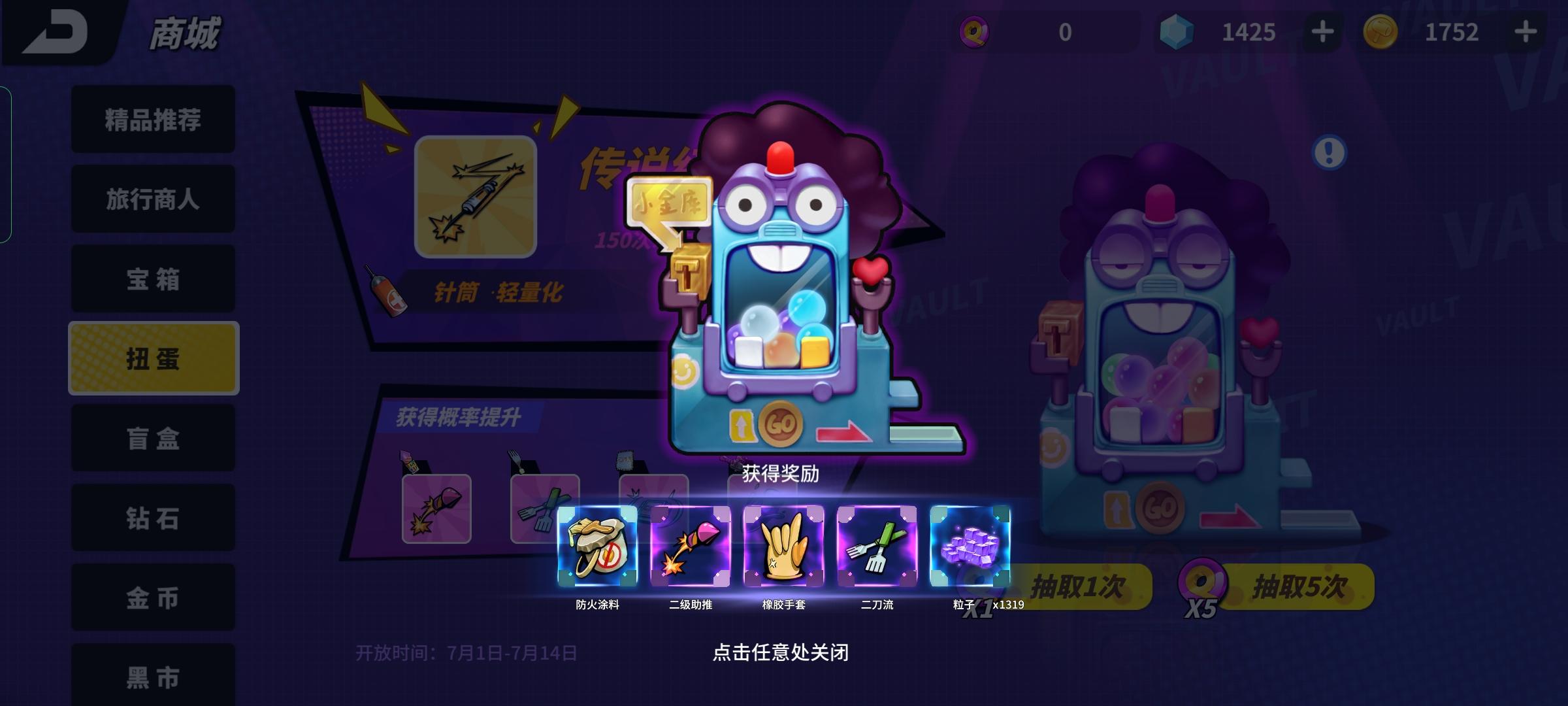Image resolution: width=1568 pixels, height=706 pixels.
Task: Switch to the 宝箱 category
Action: click(152, 279)
